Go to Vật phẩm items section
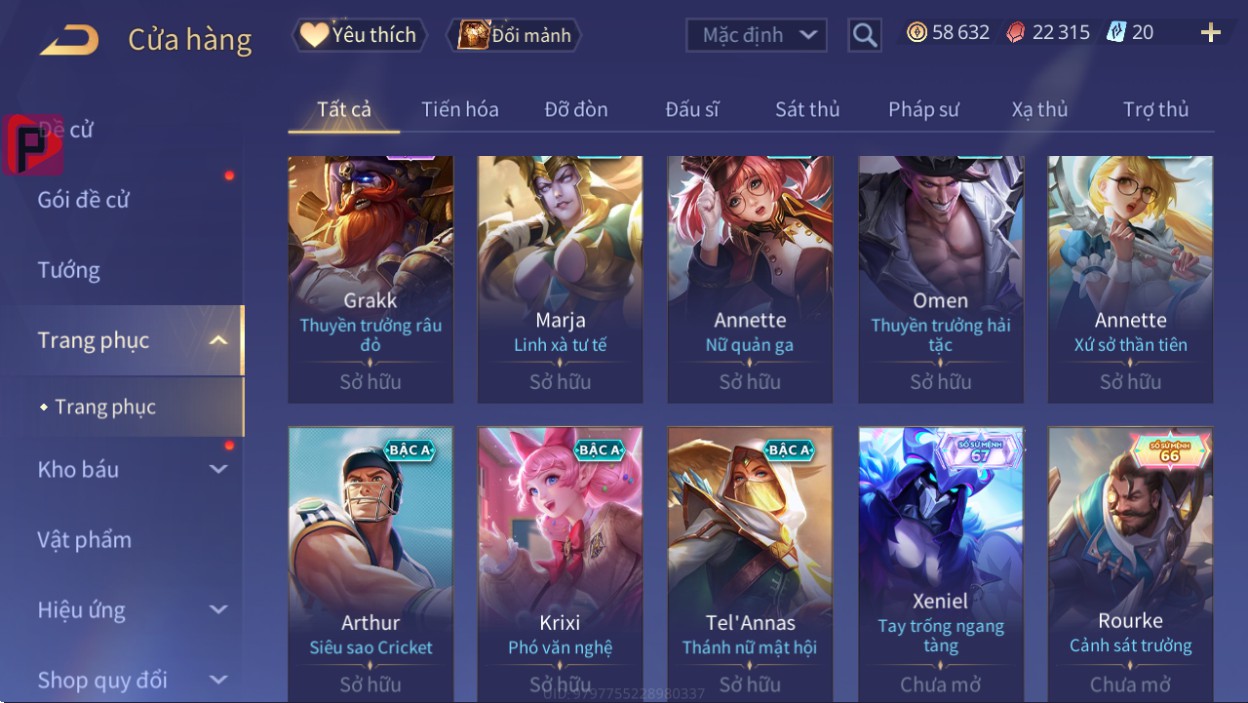The width and height of the screenshot is (1248, 703). point(85,540)
